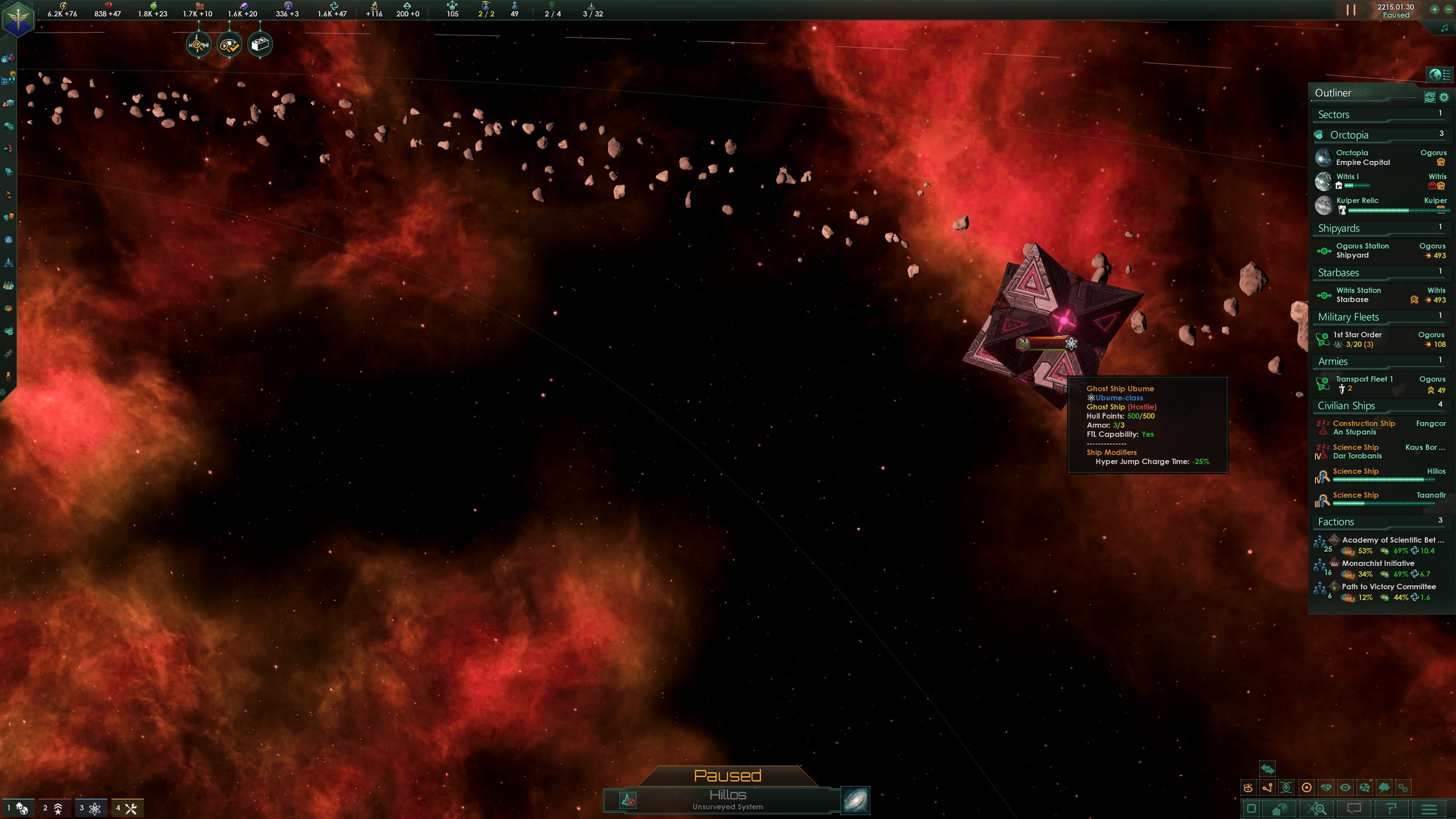The image size is (1456, 819).
Task: Select control group 3 atom button
Action: click(91, 808)
